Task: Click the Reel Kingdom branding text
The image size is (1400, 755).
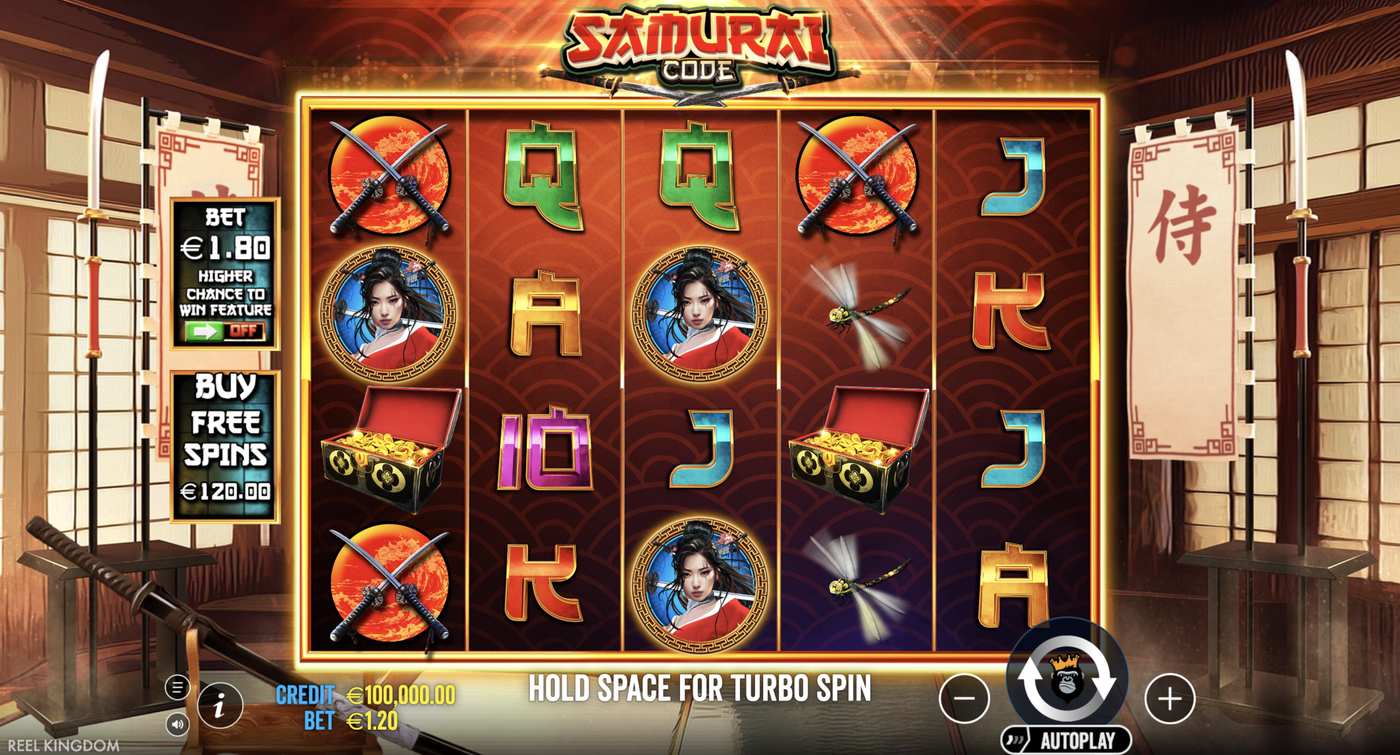Action: 64,744
